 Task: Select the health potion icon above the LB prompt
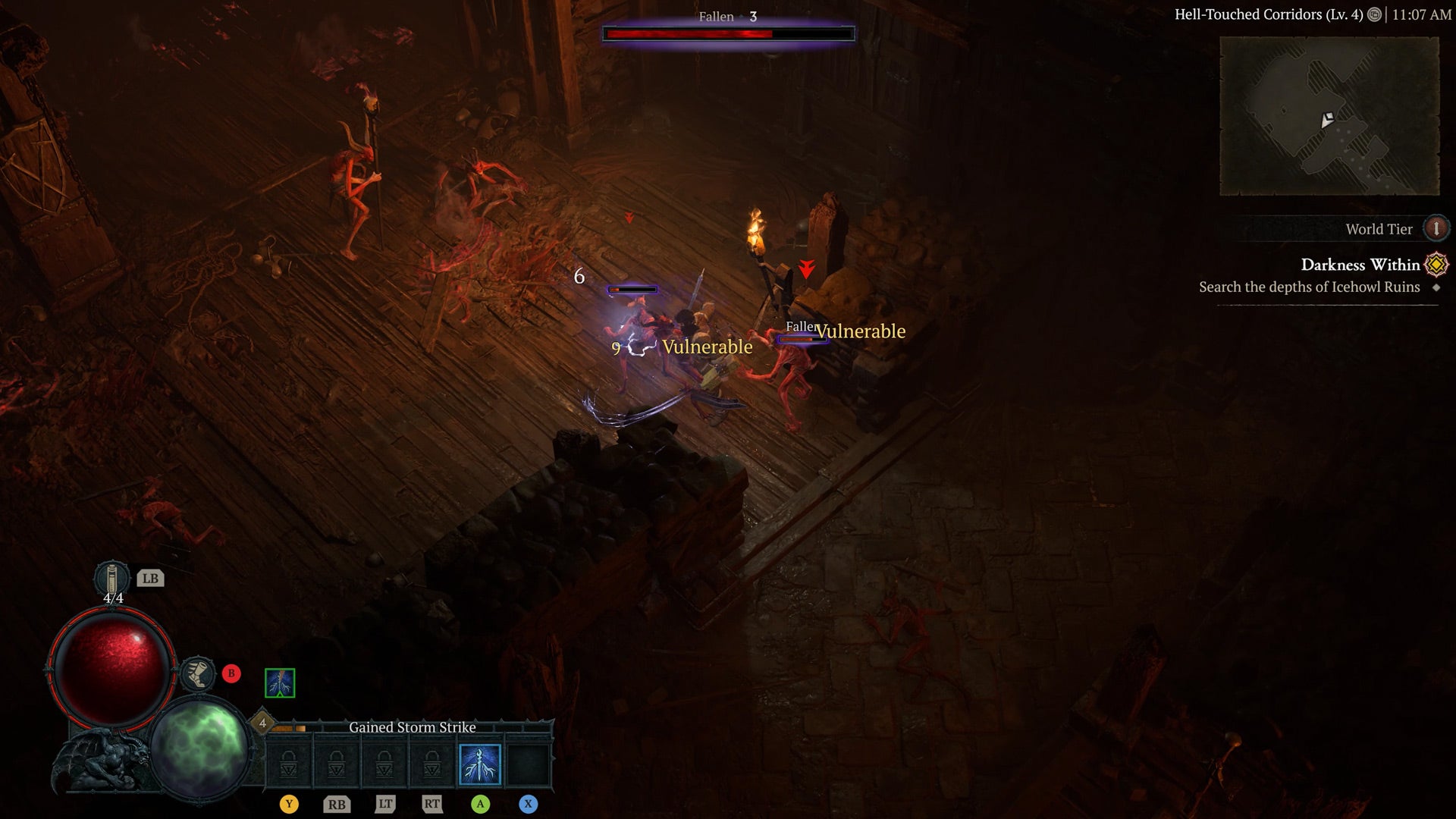111,579
